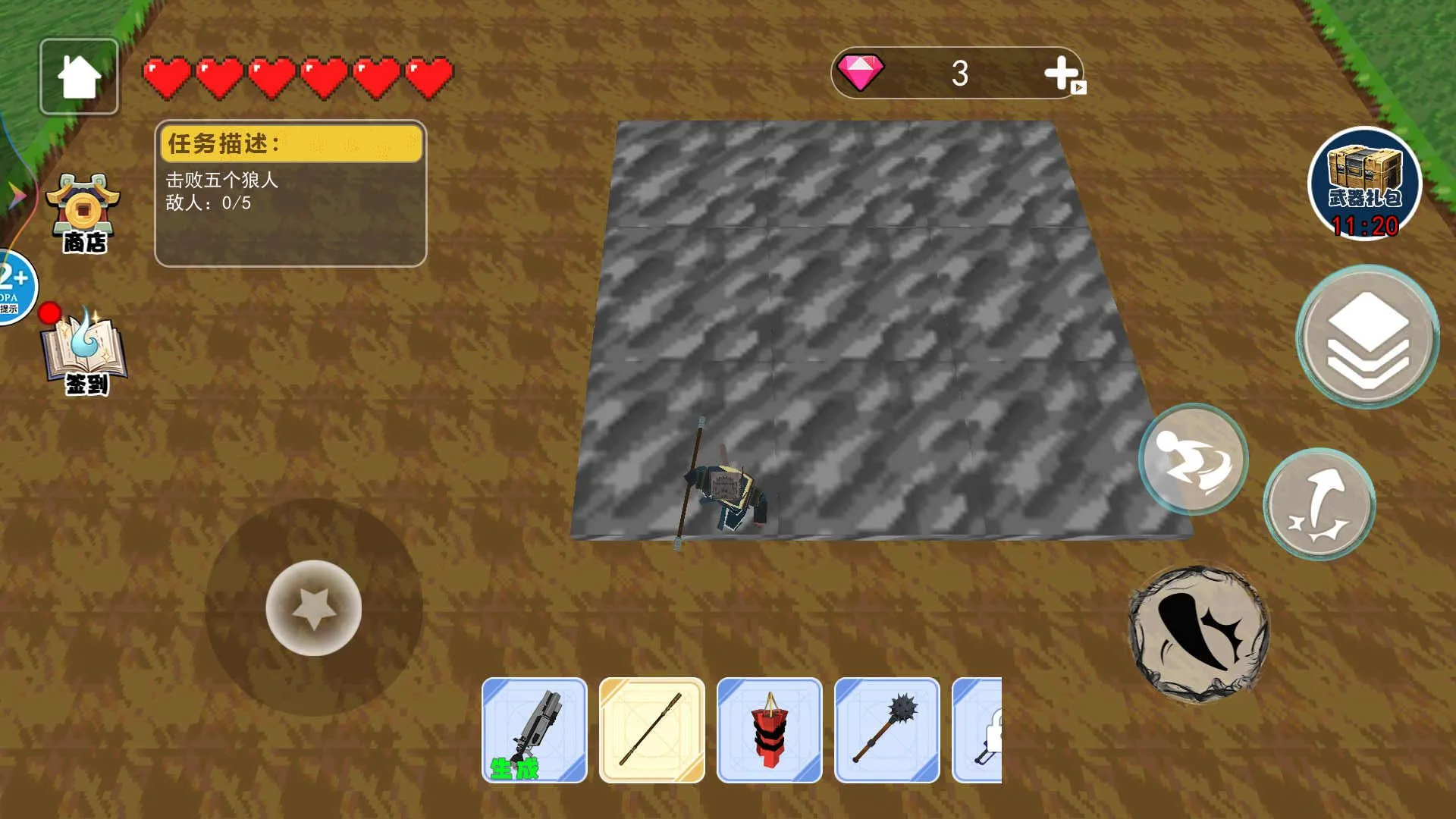Viewport: 1456px width, 819px height.
Task: Select the gun slot labeled 生成
Action: [x=535, y=730]
